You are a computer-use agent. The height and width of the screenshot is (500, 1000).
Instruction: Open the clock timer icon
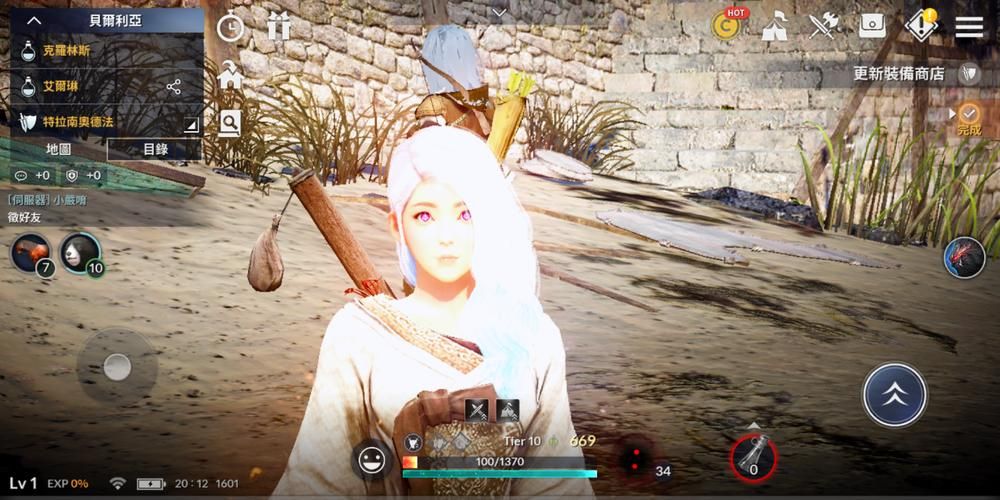[x=231, y=27]
